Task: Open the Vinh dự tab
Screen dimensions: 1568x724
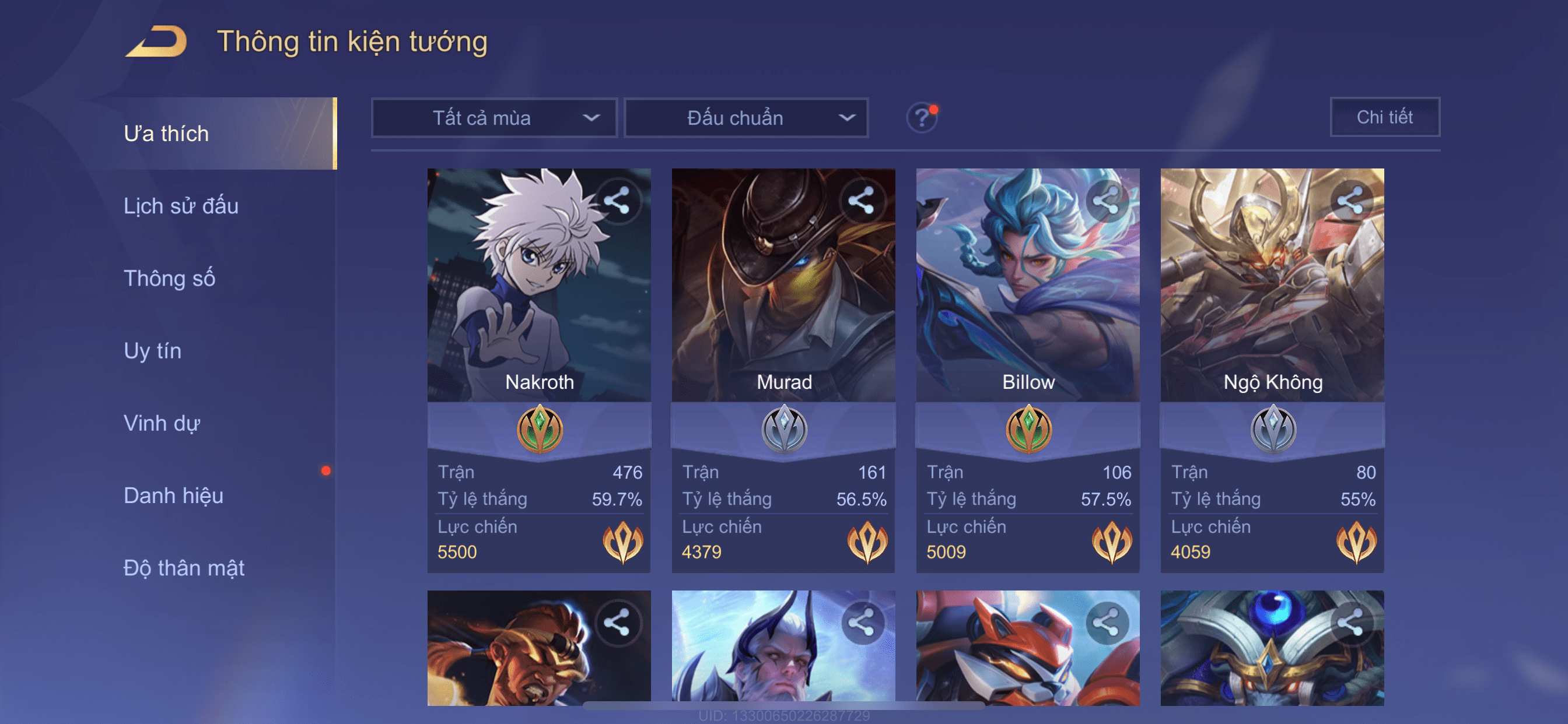Action: (162, 423)
